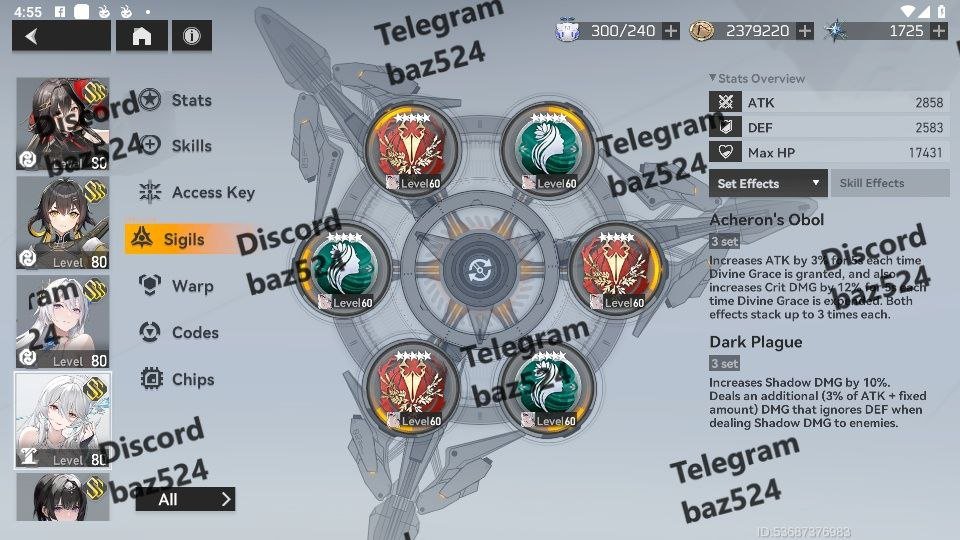Open the All characters list

coord(185,499)
